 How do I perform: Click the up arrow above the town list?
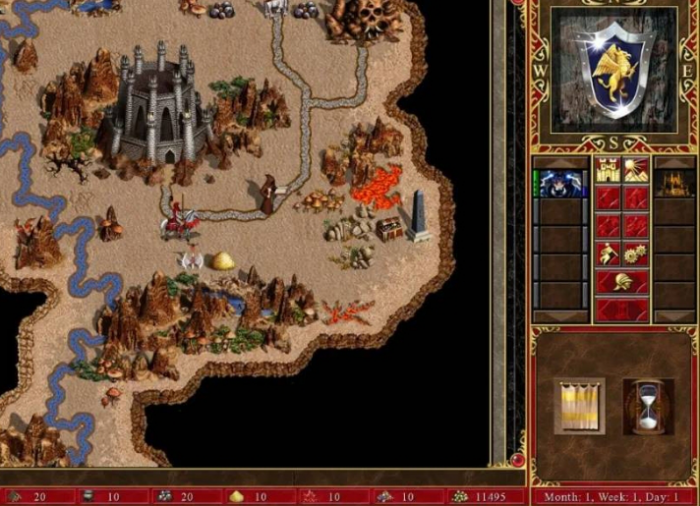[x=675, y=162]
